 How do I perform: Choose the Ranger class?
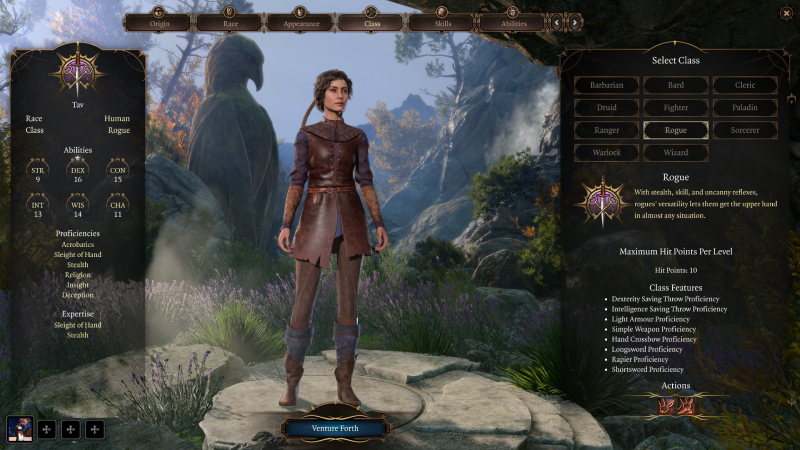pyautogui.click(x=607, y=130)
